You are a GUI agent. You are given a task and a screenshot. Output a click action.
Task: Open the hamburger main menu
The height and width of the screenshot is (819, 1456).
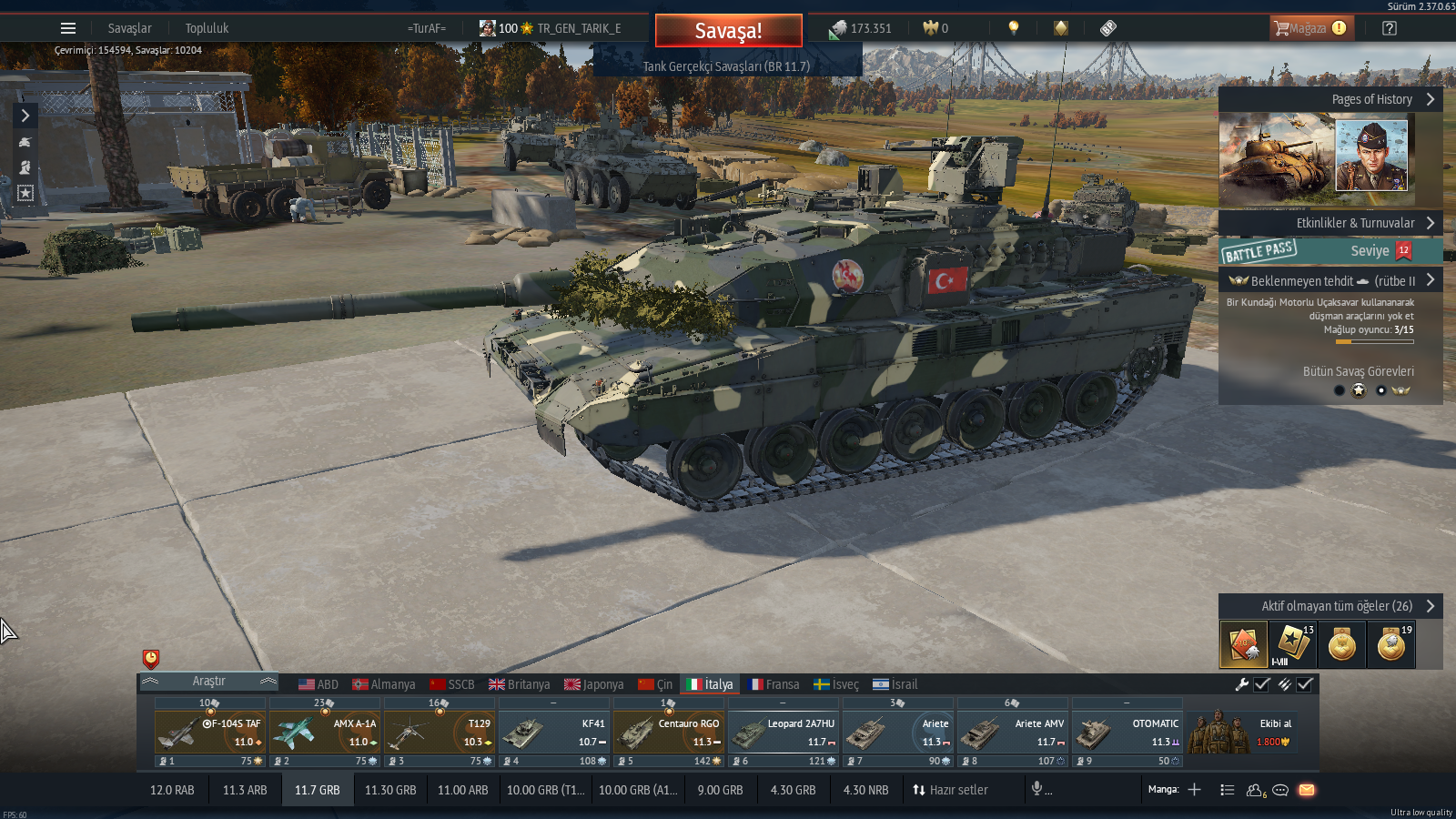coord(68,28)
